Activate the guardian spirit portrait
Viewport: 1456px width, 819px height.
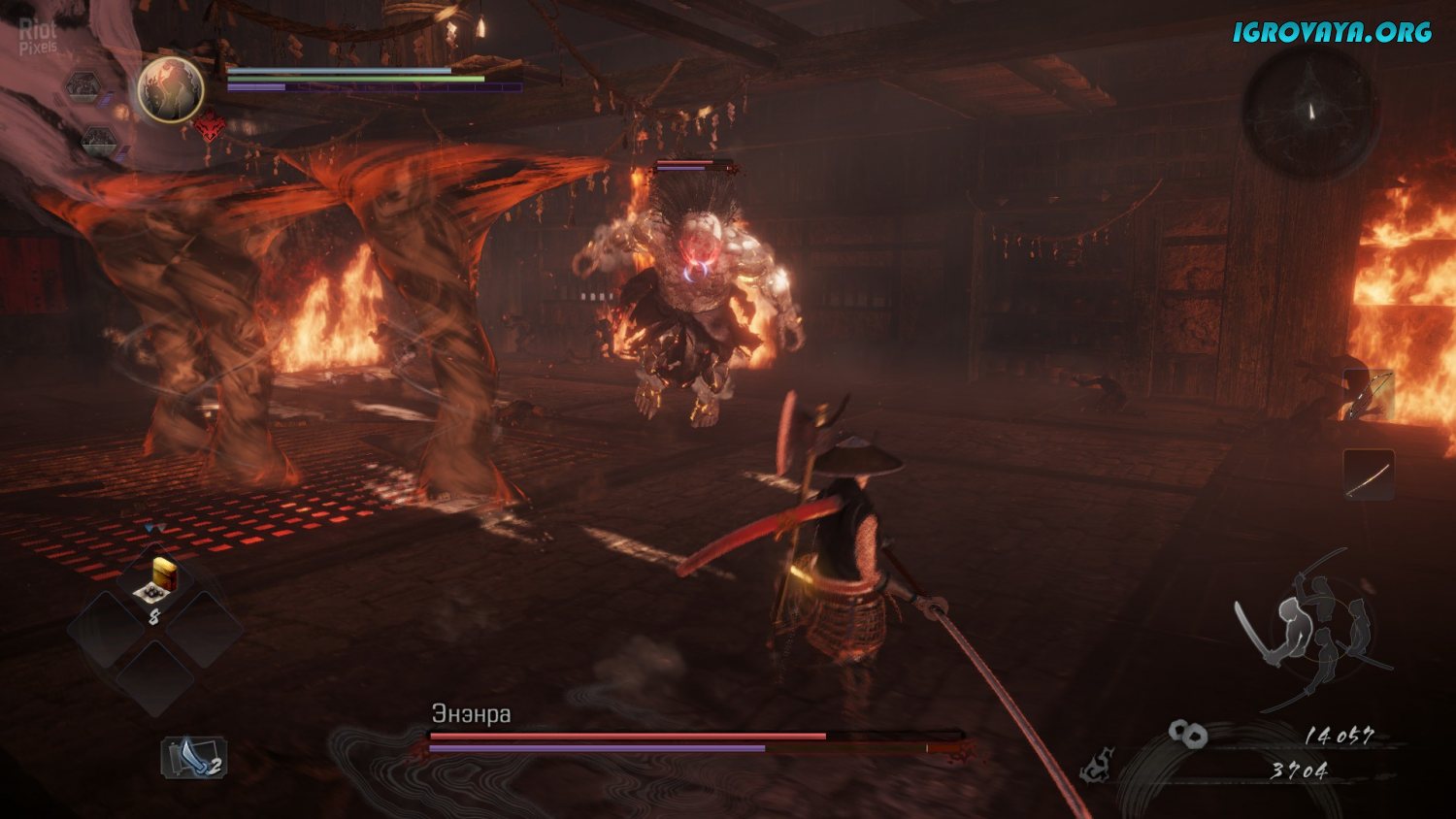pos(171,89)
